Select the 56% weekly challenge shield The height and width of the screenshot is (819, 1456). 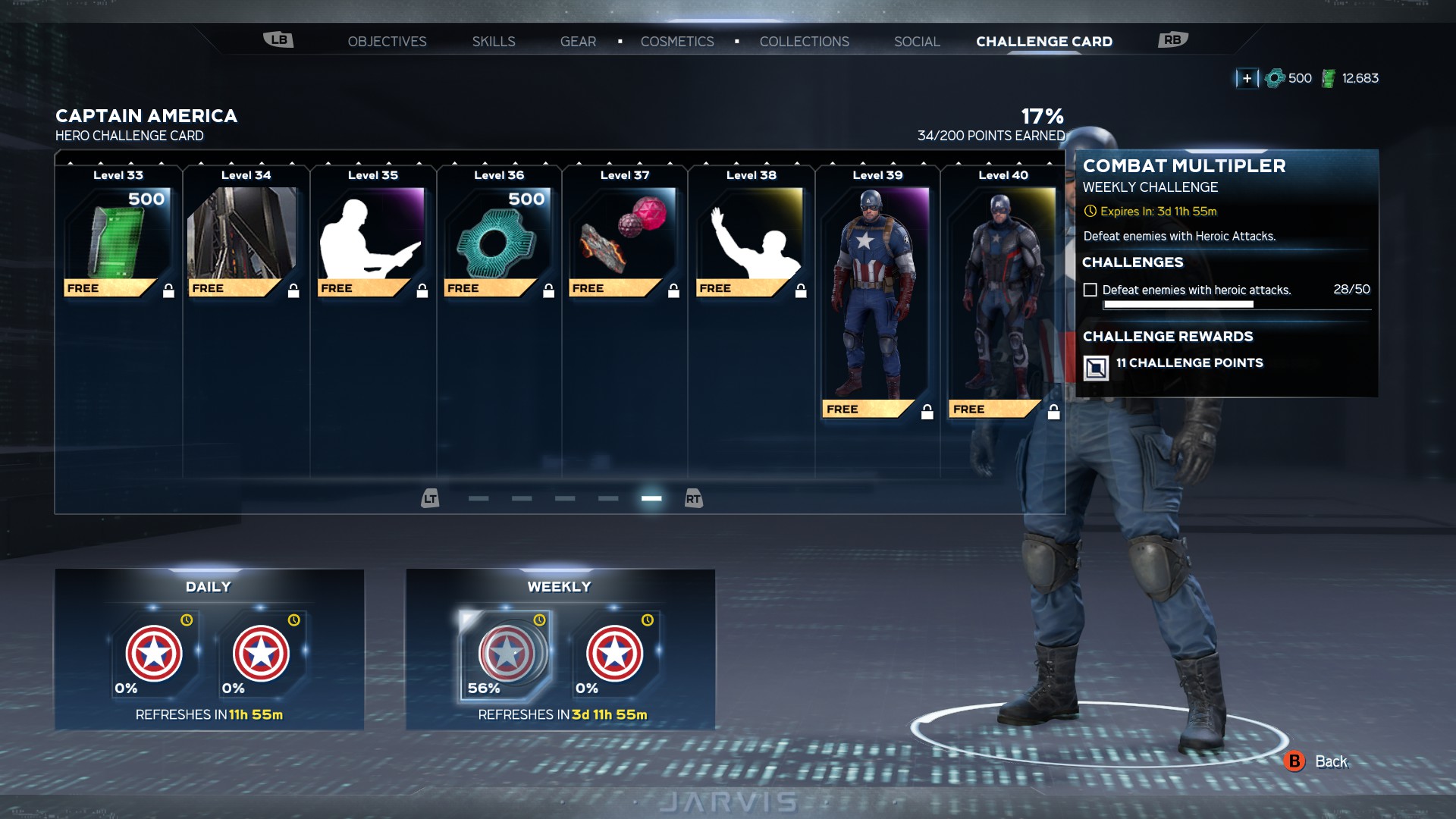coord(506,654)
